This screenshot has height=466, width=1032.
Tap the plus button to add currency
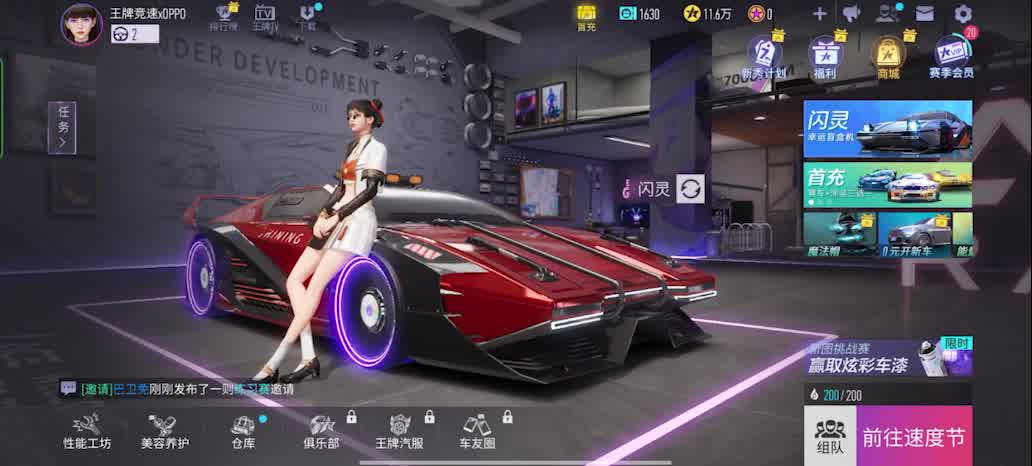point(819,14)
